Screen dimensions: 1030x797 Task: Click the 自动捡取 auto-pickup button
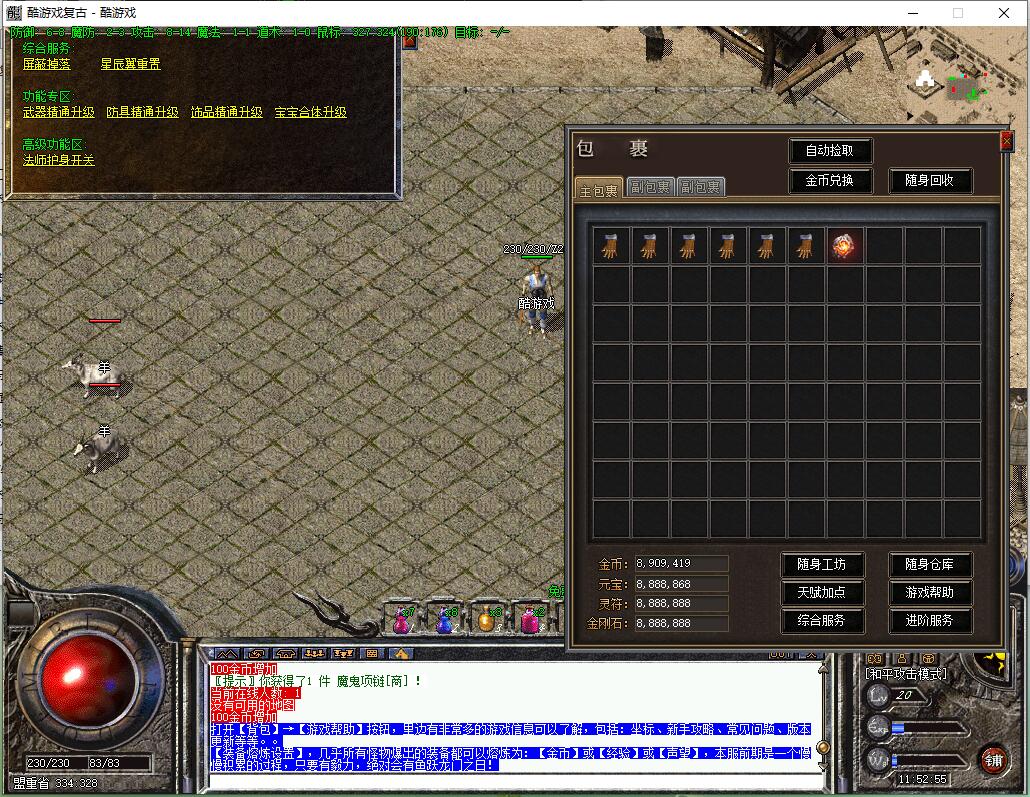830,151
